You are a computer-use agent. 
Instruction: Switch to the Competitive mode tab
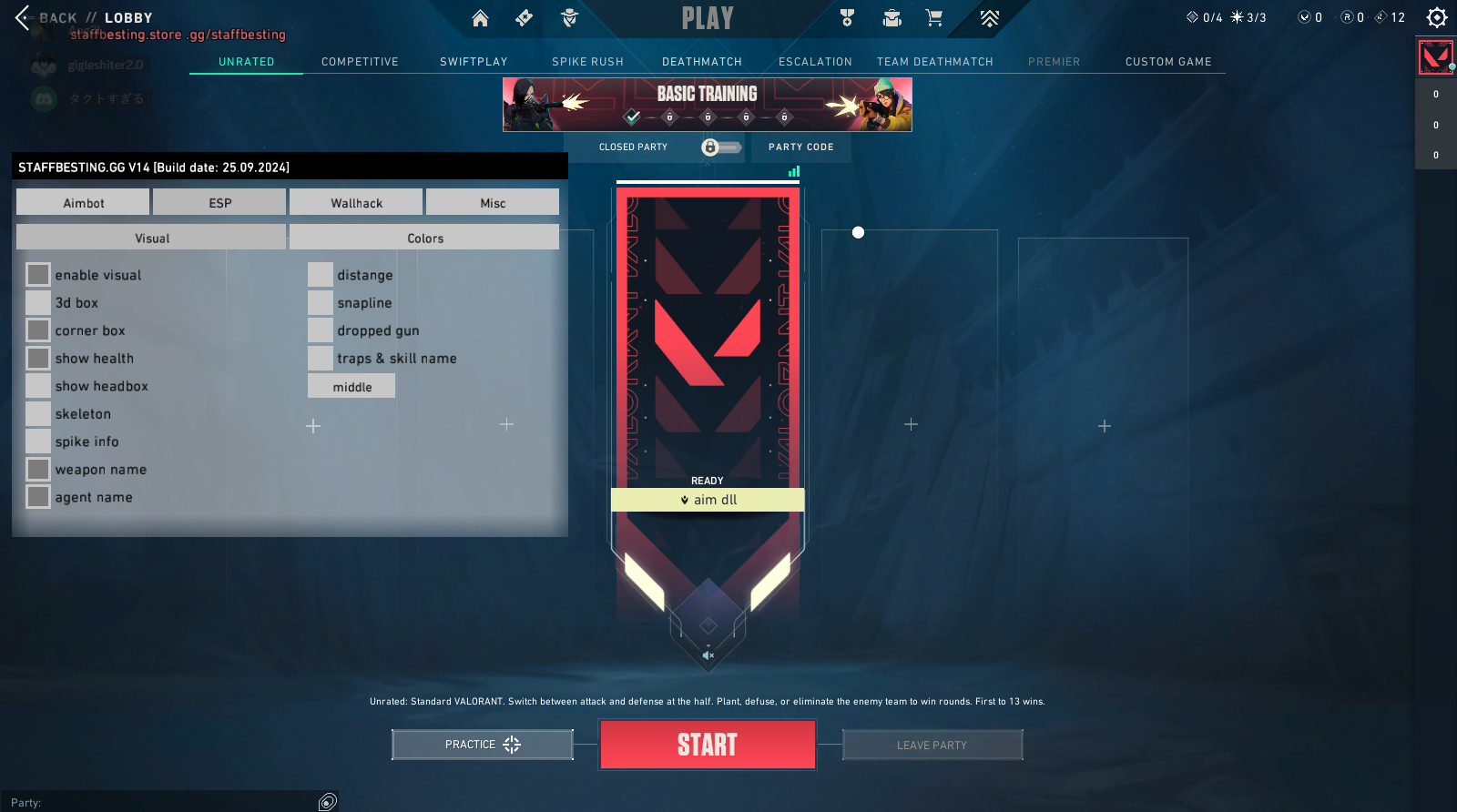coord(360,62)
